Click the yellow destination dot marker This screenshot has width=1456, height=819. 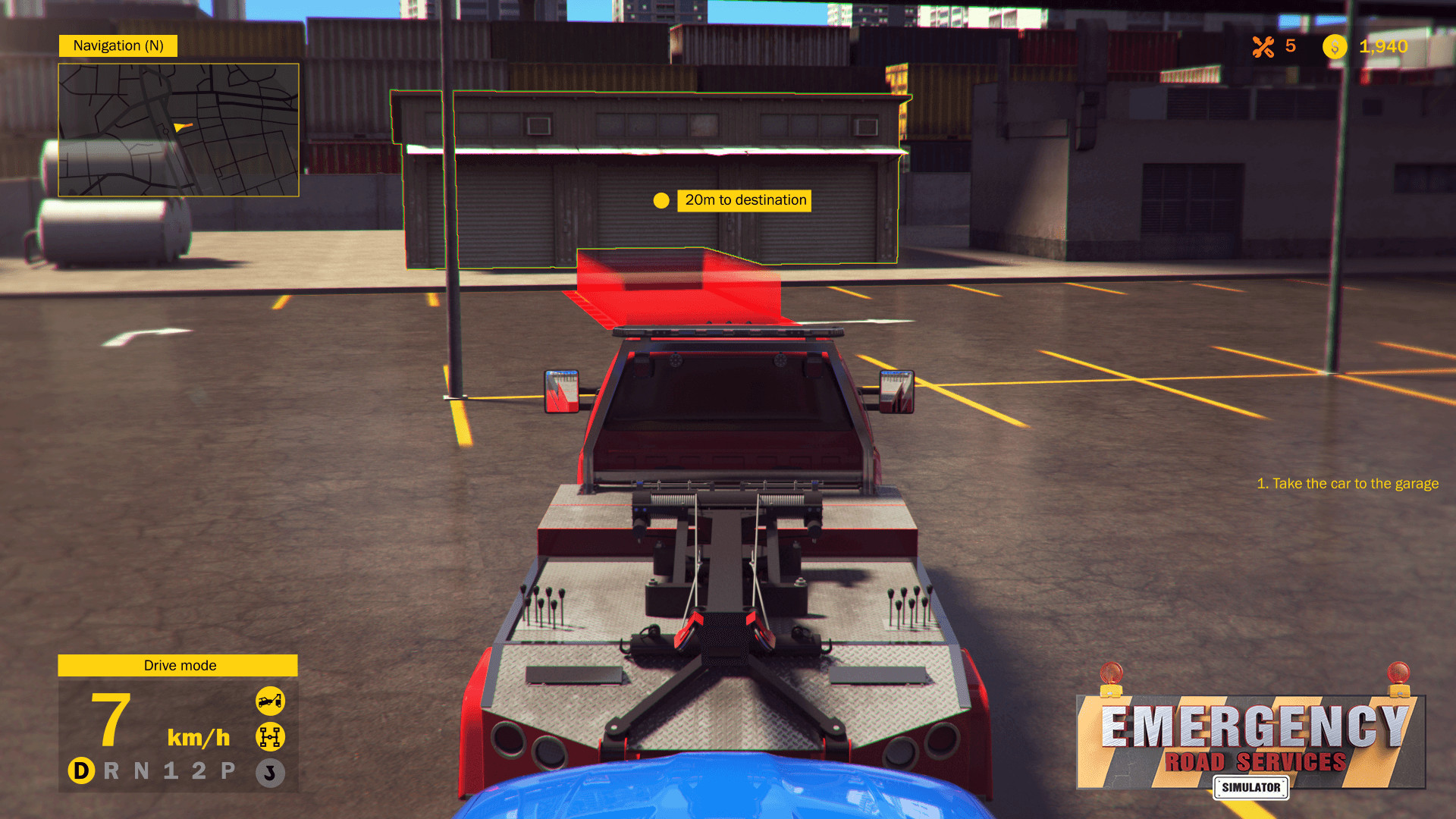pyautogui.click(x=662, y=200)
